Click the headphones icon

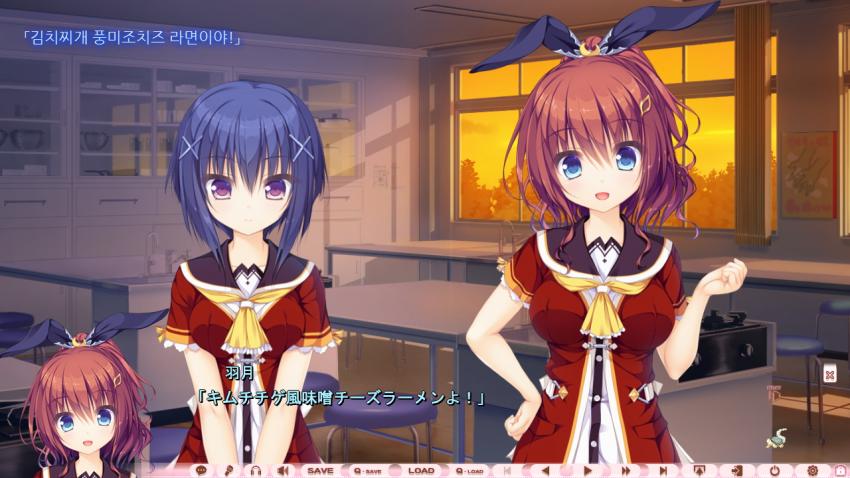tap(255, 470)
